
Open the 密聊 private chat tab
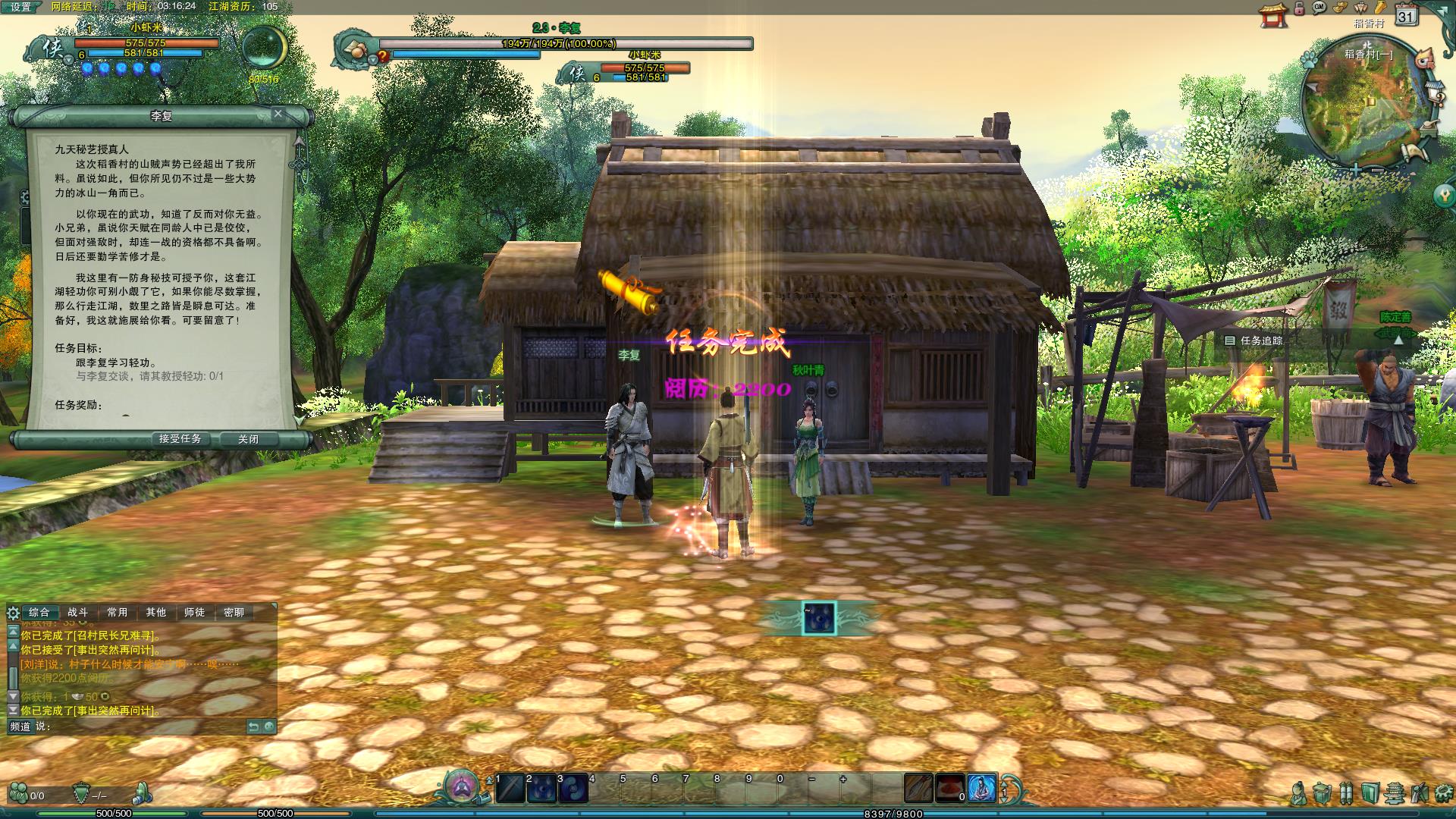[234, 612]
